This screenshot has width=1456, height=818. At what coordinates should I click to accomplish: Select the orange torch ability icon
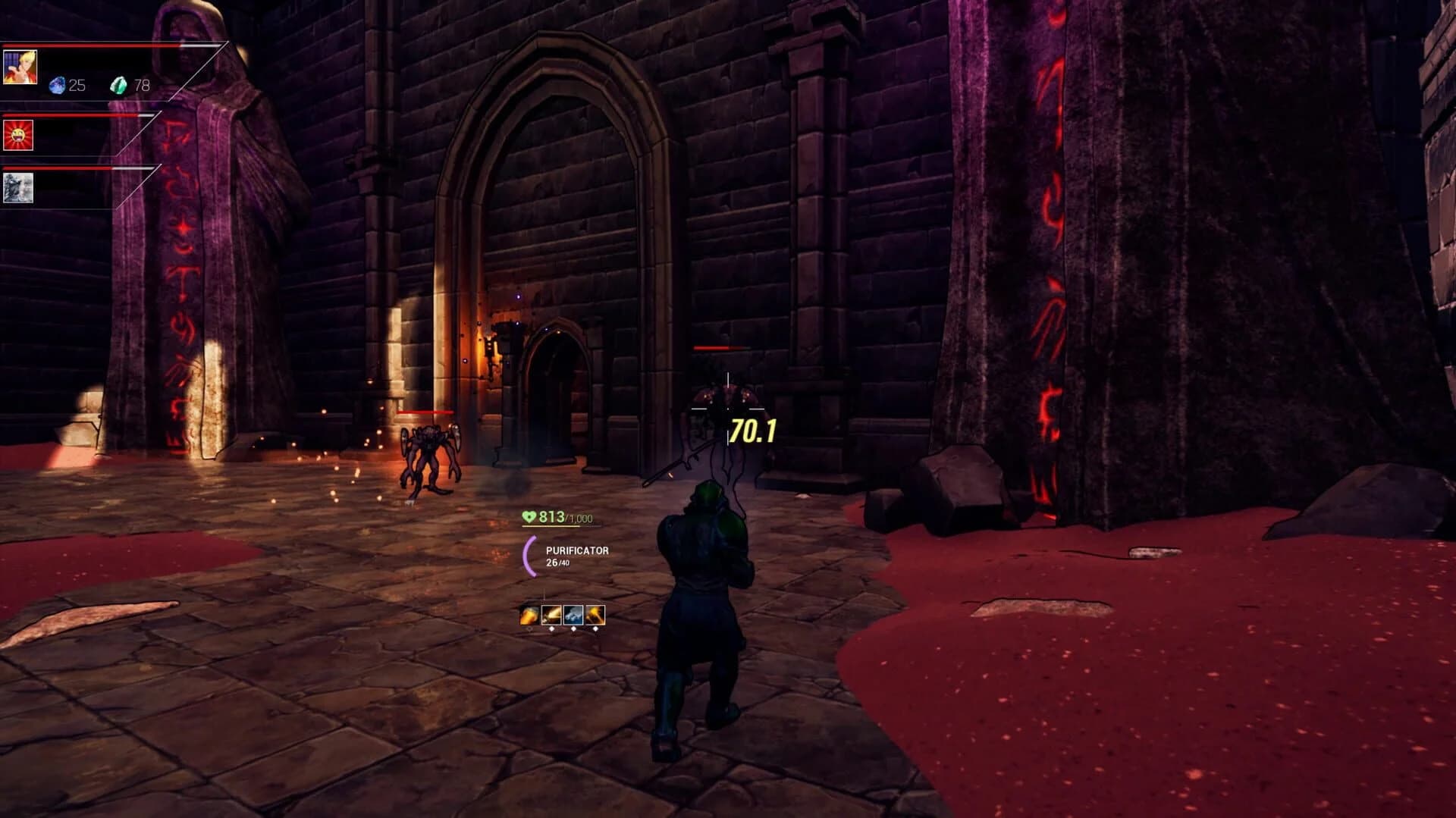click(595, 616)
